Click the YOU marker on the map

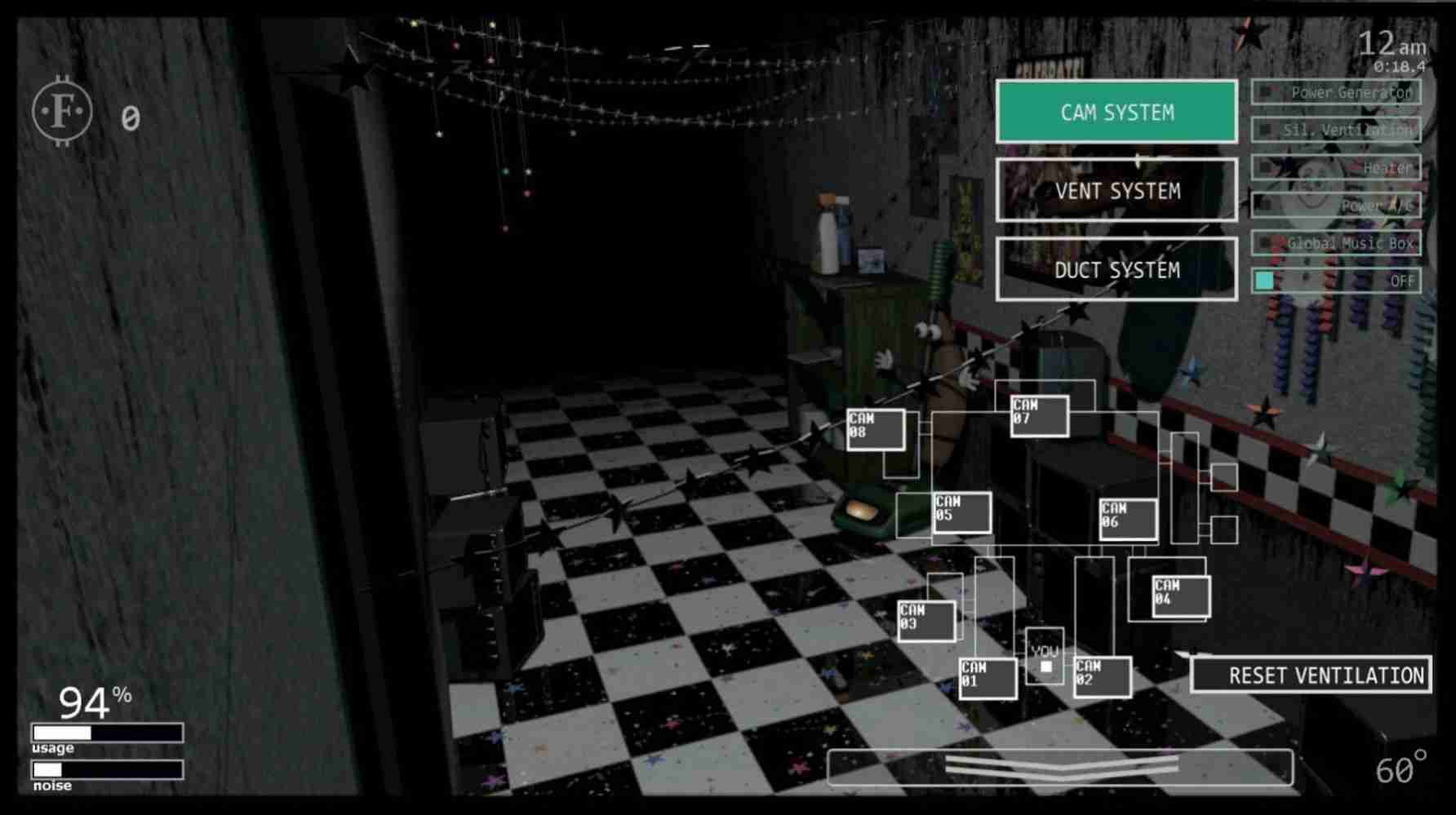coord(1045,657)
